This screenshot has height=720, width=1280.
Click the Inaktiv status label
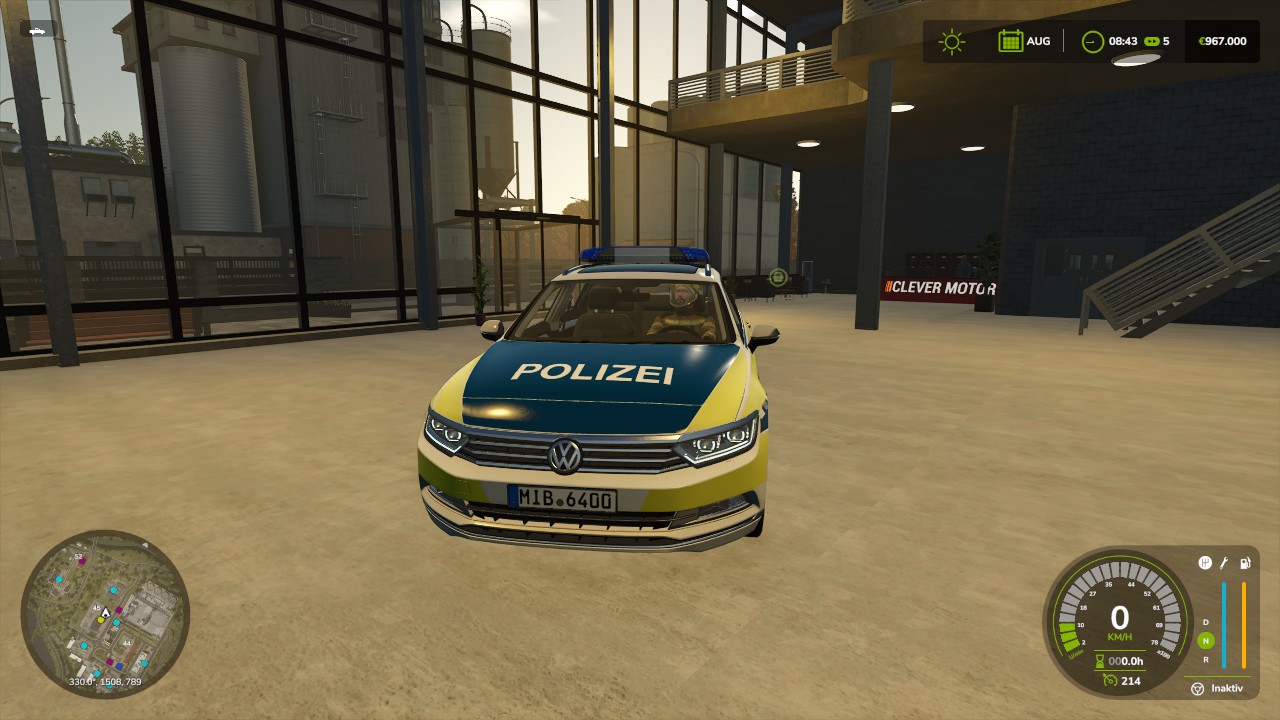tap(1227, 687)
